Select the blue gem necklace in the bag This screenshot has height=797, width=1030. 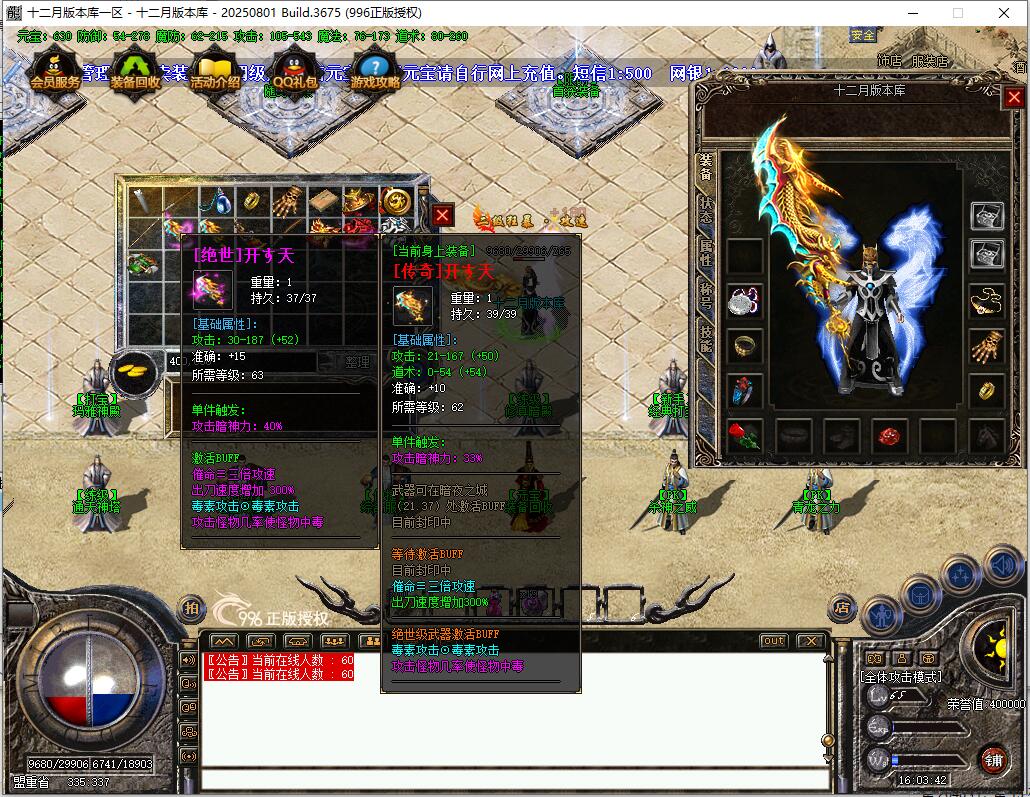tap(217, 202)
